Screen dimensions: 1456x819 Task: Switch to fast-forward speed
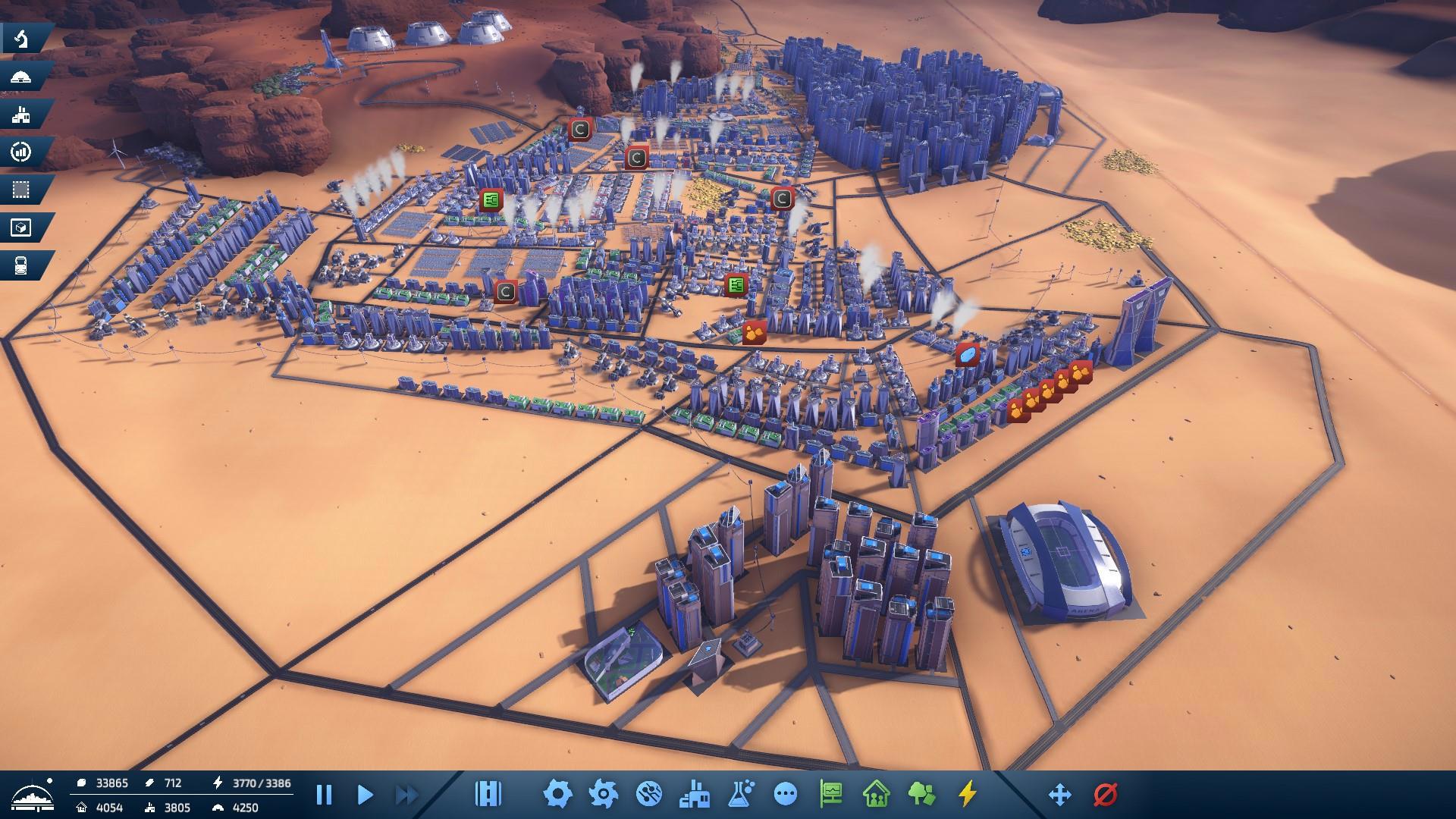coord(407,795)
